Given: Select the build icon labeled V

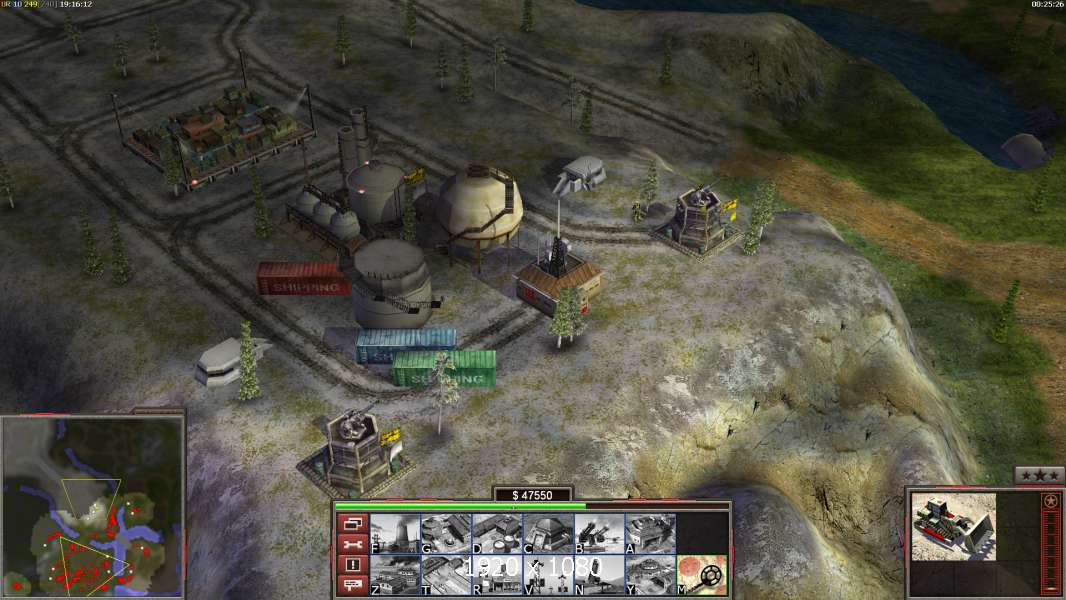Looking at the screenshot, I should point(548,575).
